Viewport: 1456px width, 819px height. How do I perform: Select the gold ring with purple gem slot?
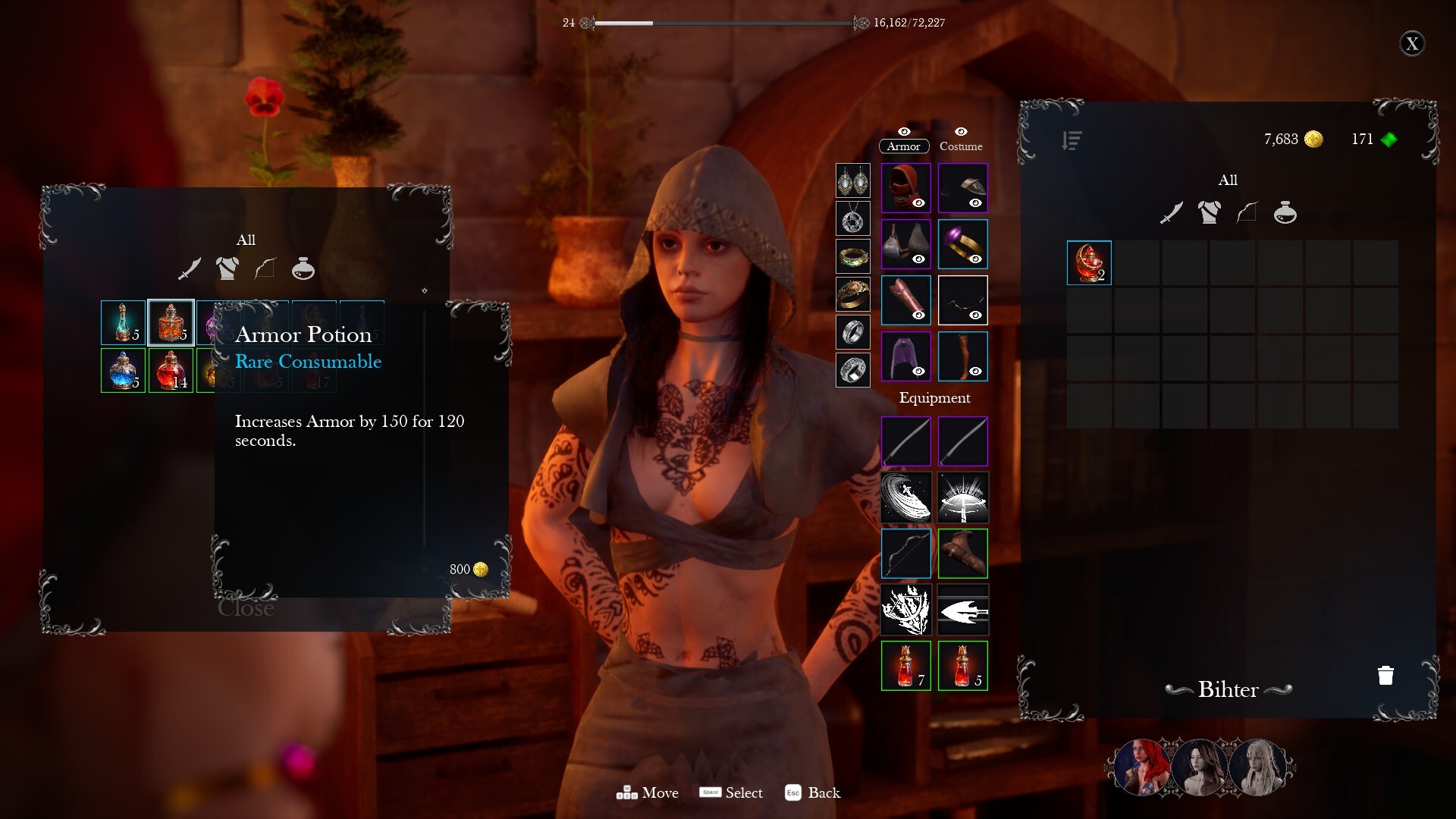[x=962, y=243]
